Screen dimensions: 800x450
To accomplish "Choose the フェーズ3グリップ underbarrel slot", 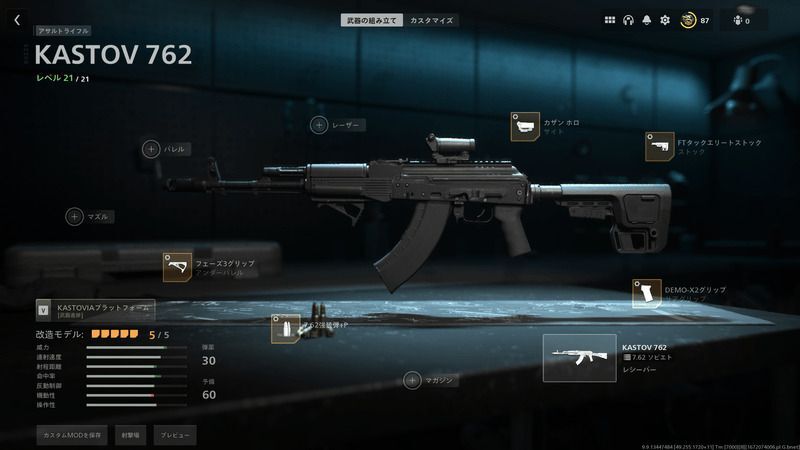I will pyautogui.click(x=178, y=267).
